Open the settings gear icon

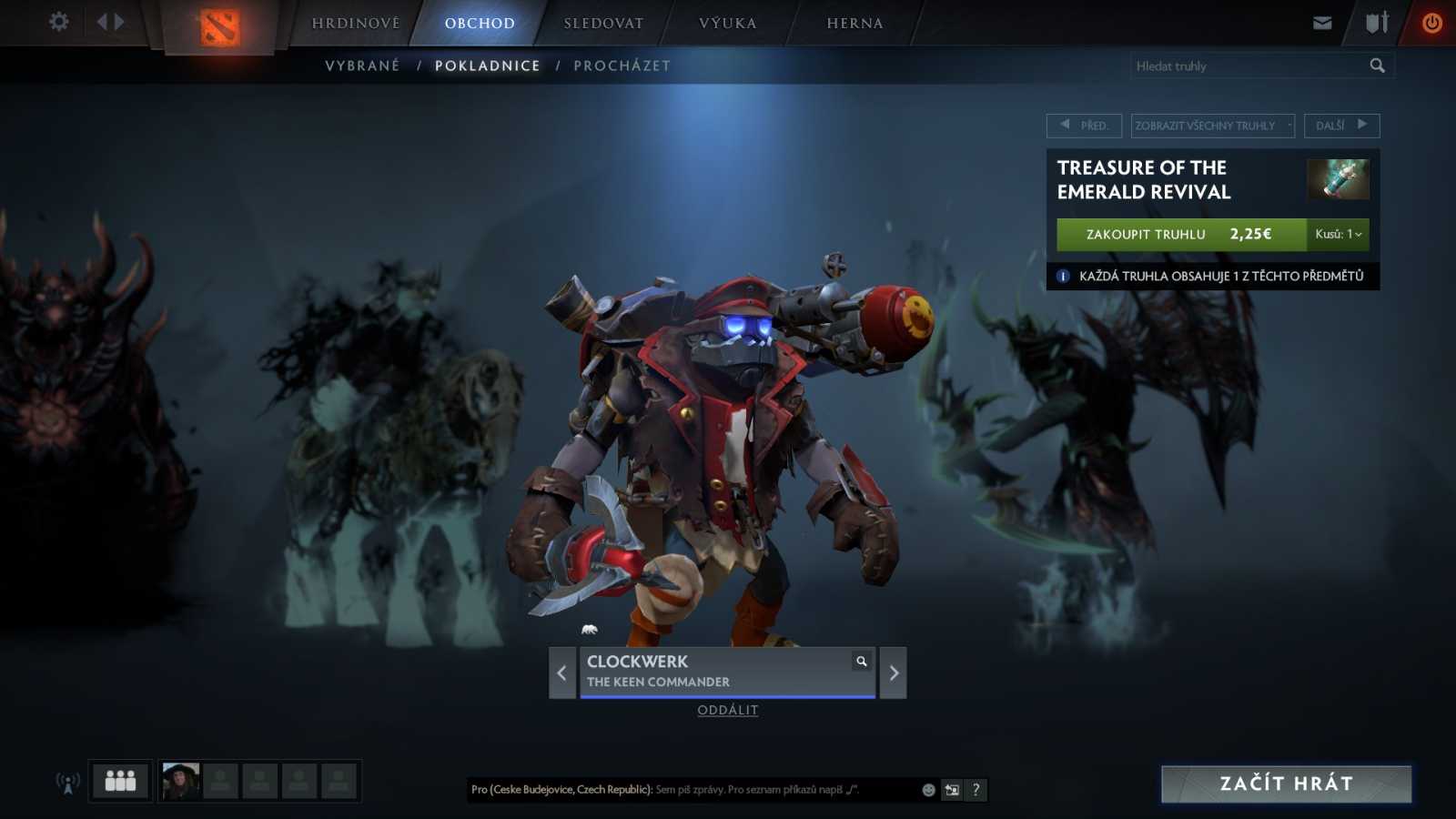pos(59,22)
